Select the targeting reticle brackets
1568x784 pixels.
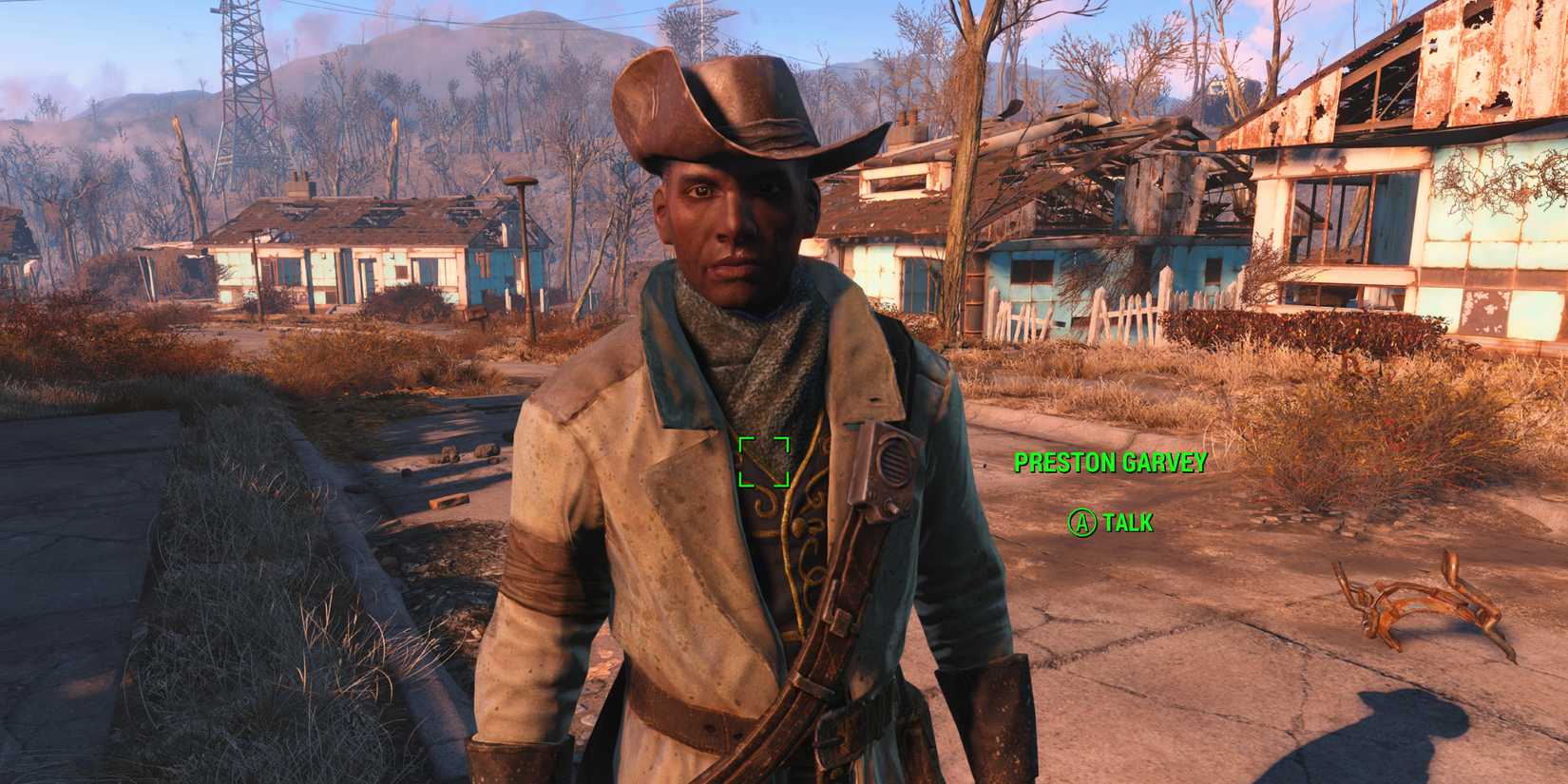point(766,460)
